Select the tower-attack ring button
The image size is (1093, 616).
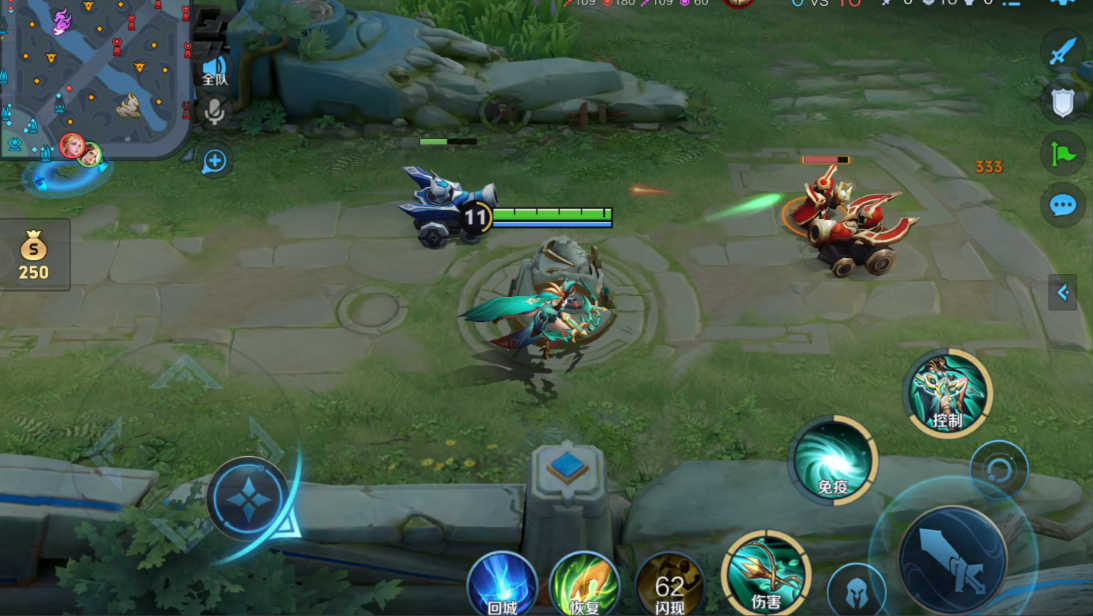click(x=998, y=469)
